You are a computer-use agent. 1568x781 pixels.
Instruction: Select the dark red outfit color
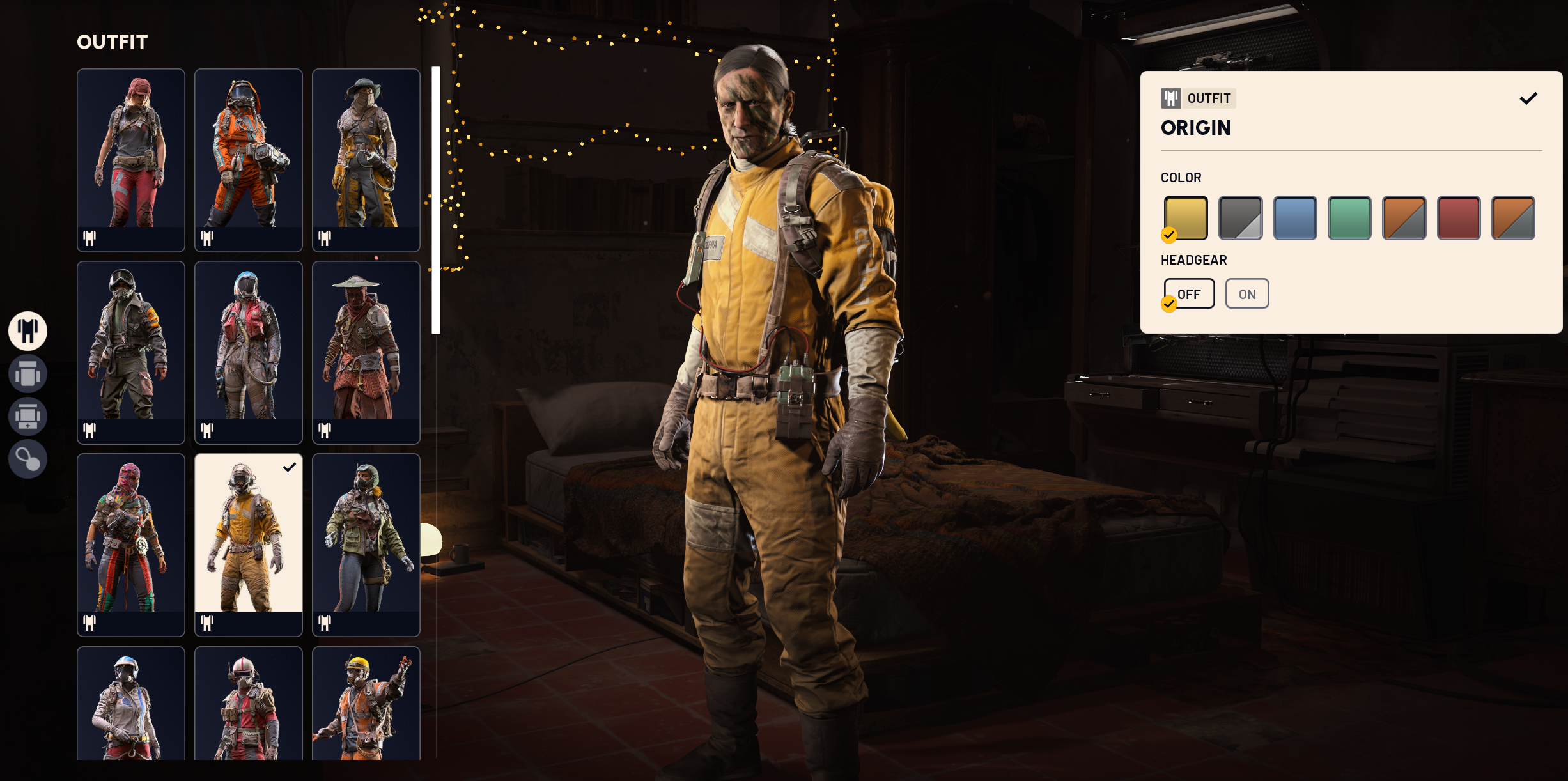click(x=1458, y=218)
